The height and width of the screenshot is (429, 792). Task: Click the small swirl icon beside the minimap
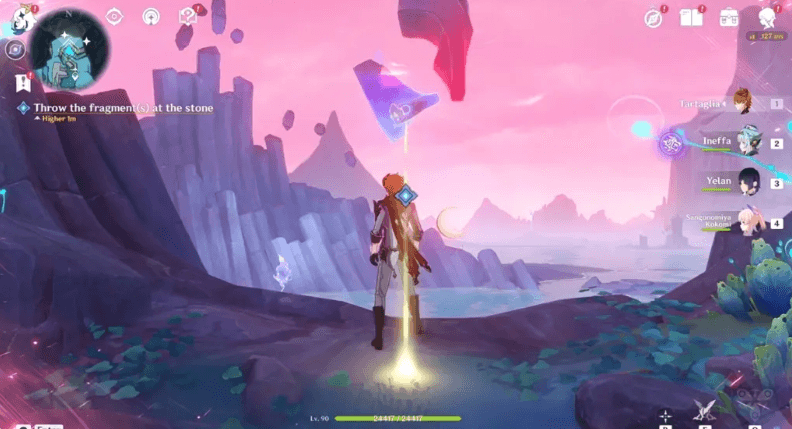point(14,48)
